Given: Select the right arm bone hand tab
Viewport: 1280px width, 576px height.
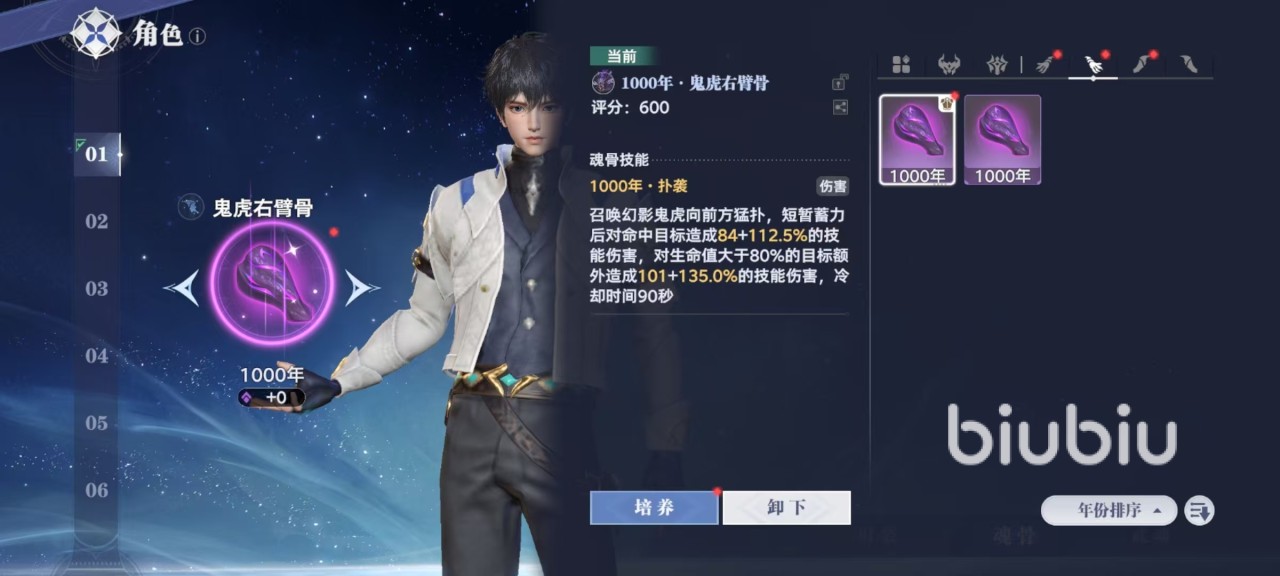Looking at the screenshot, I should tap(1093, 65).
